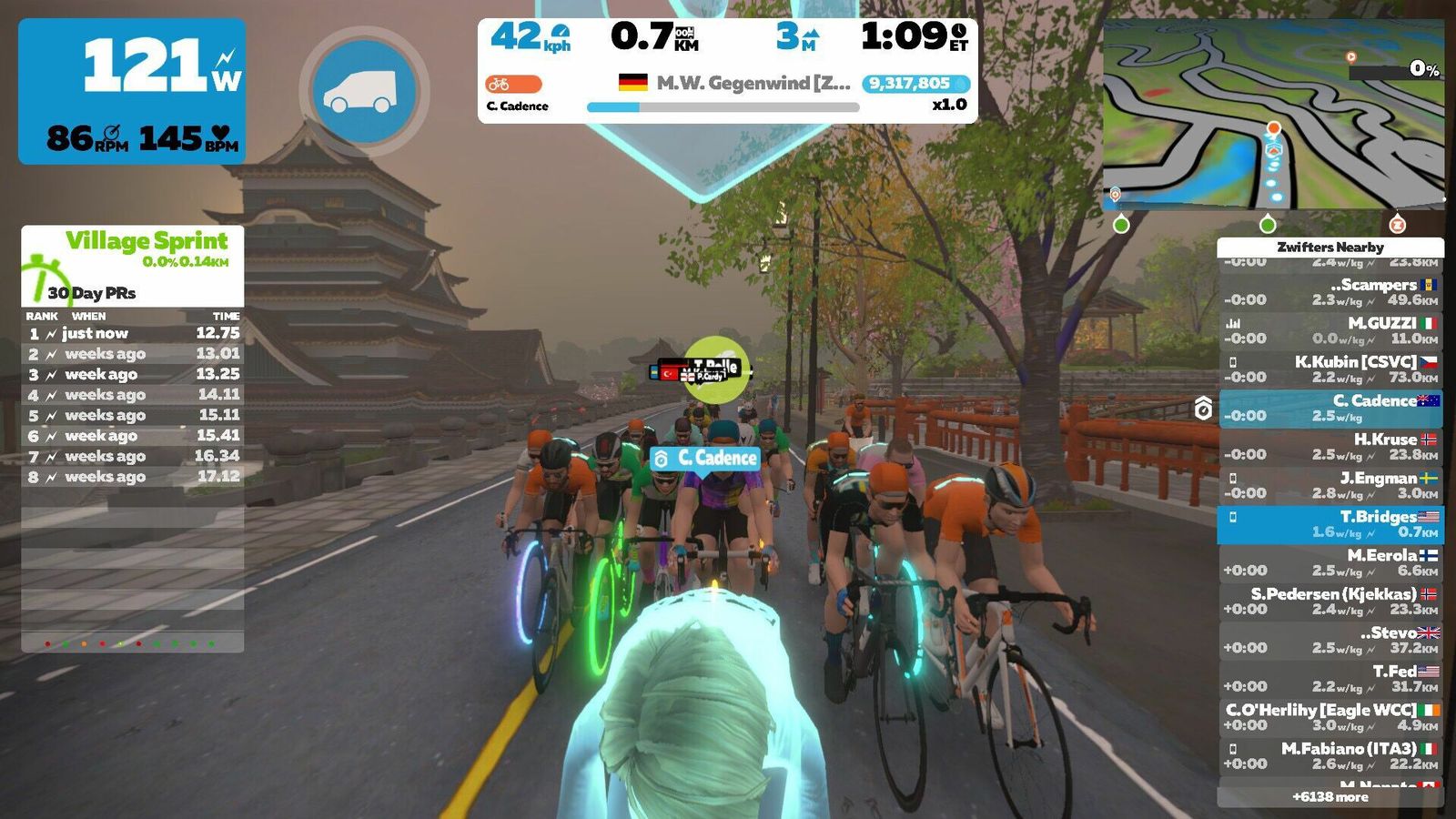The width and height of the screenshot is (1456, 819).
Task: Select ..Stevo in the rider list
Action: click(x=1330, y=640)
